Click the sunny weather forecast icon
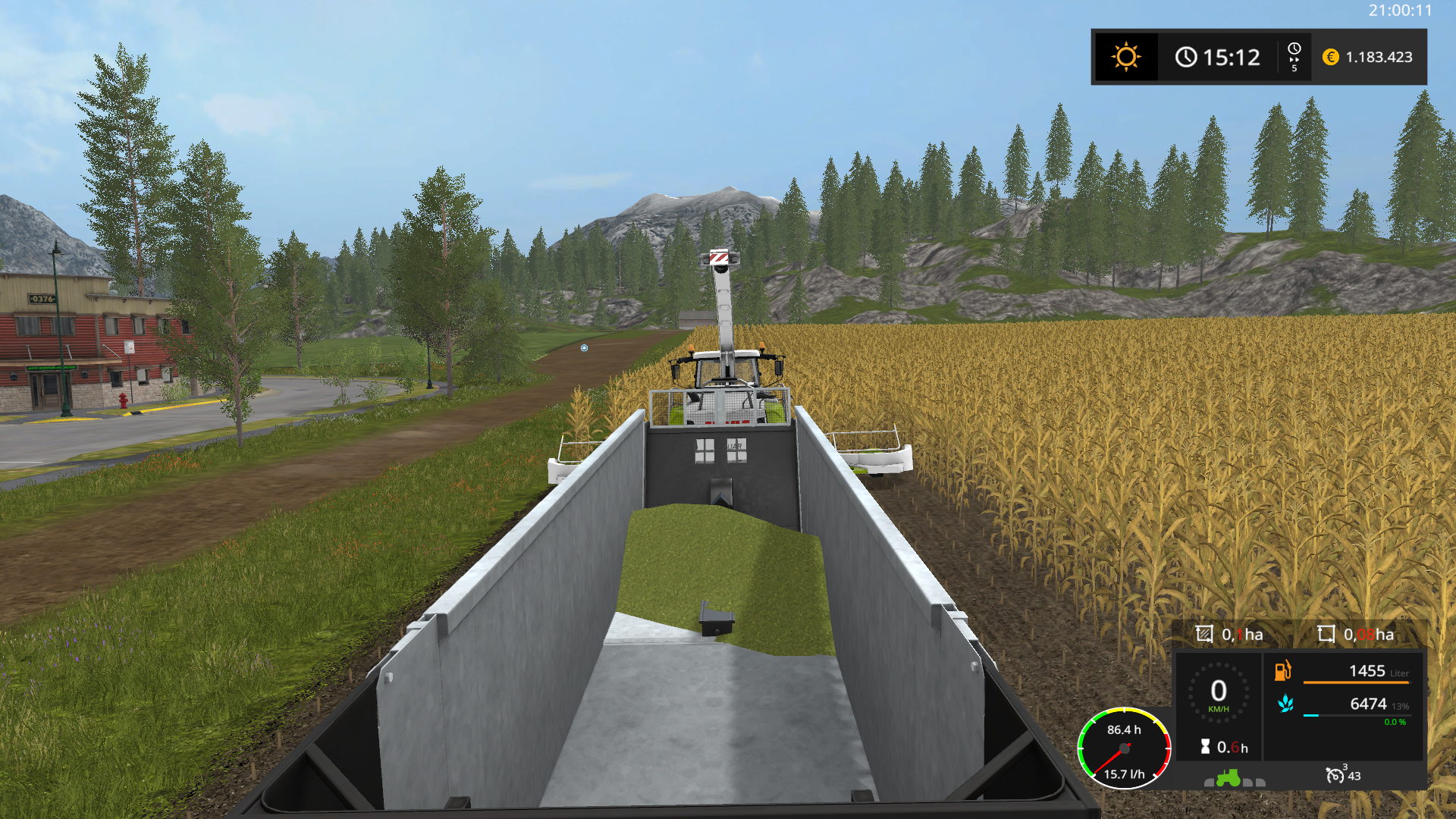This screenshot has height=819, width=1456. pos(1126,57)
